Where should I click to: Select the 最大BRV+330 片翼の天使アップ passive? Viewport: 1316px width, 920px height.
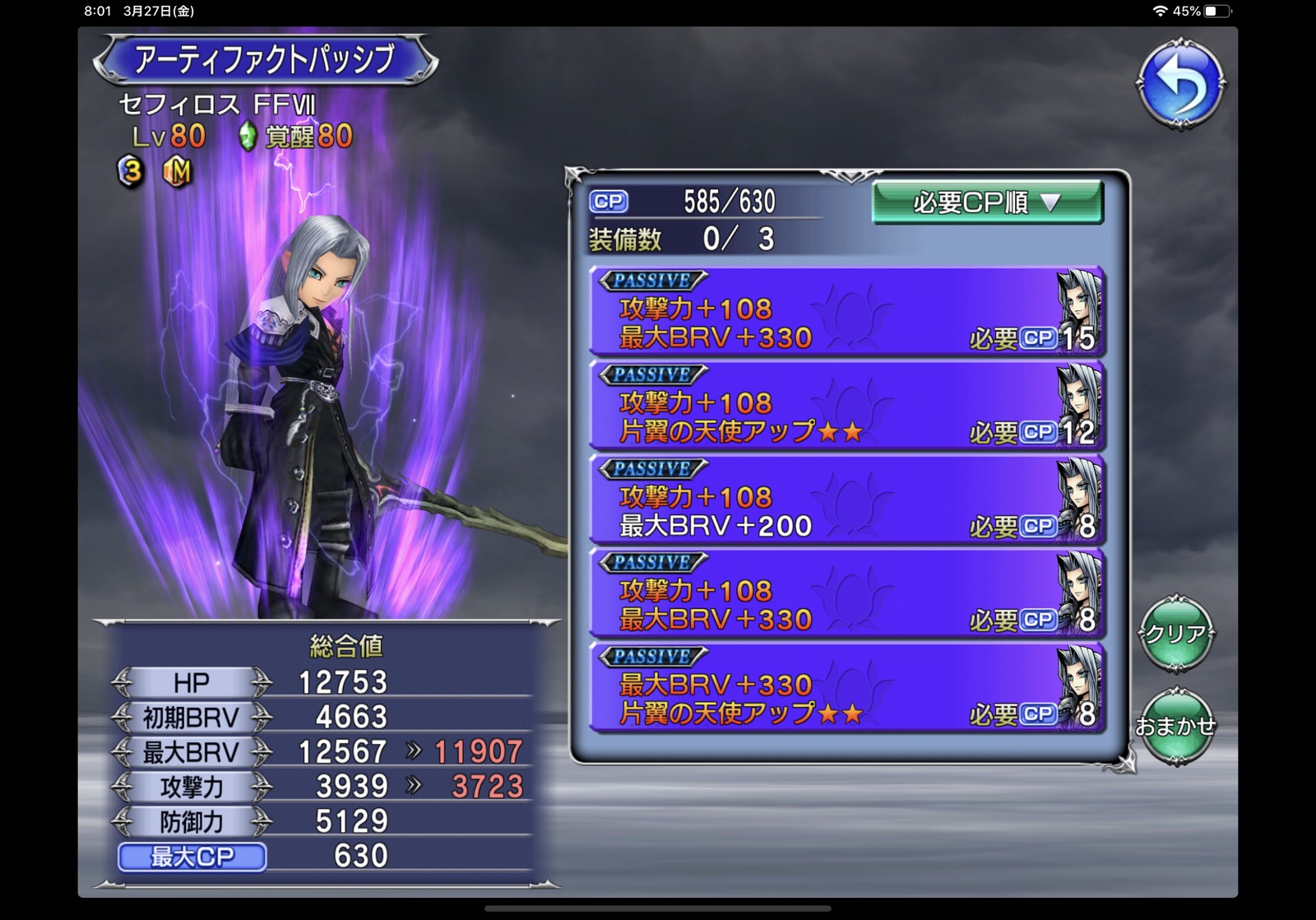pos(846,688)
